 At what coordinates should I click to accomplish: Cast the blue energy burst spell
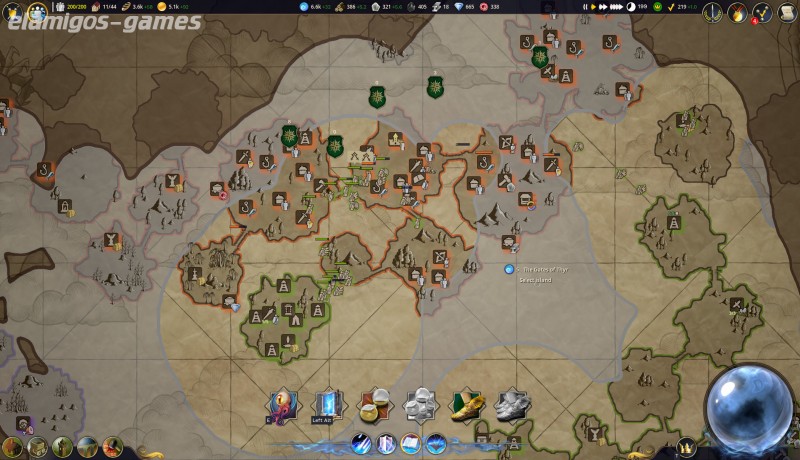[x=436, y=443]
